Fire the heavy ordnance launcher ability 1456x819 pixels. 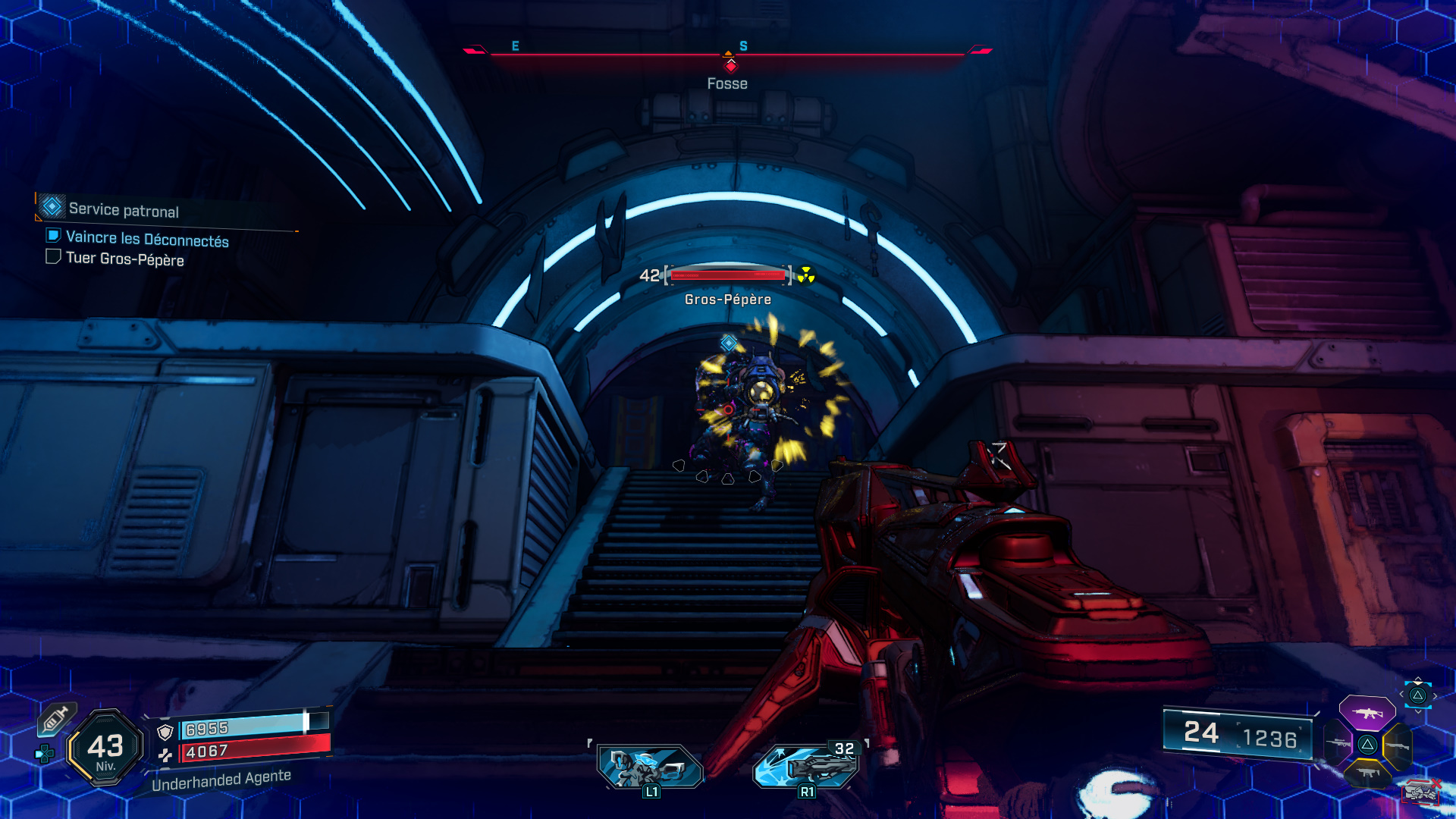point(807,766)
